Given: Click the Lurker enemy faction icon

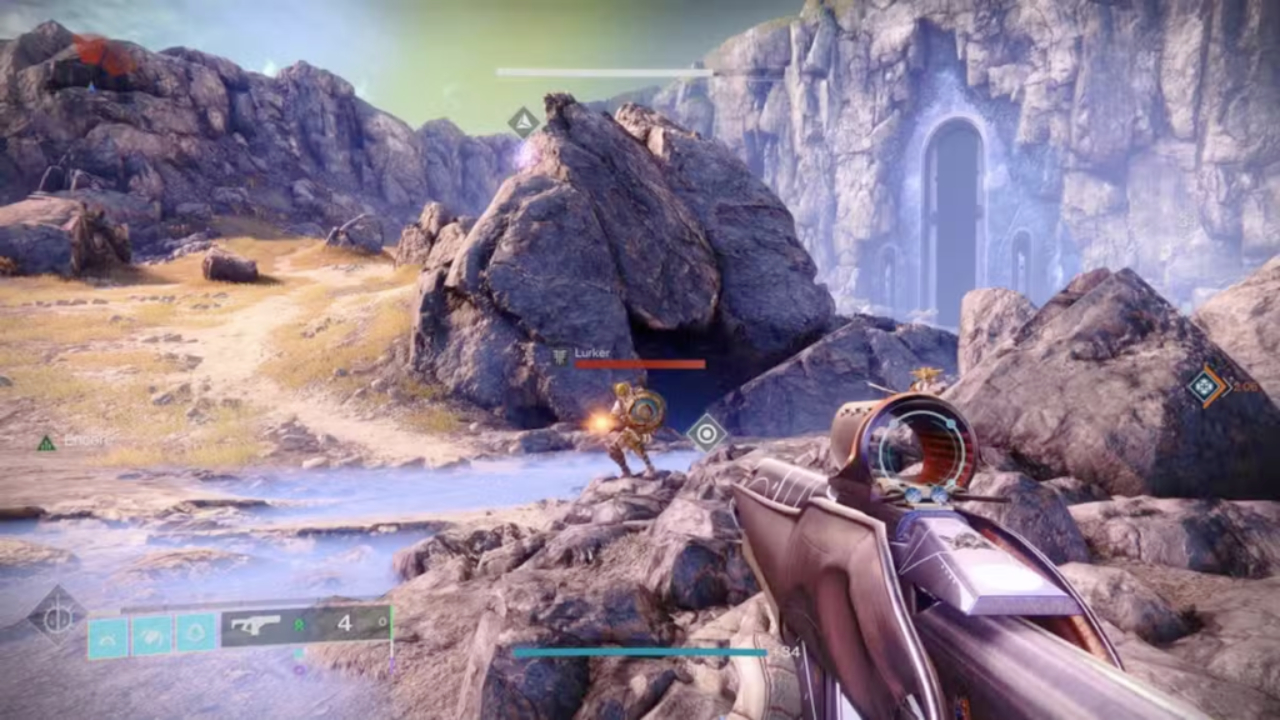Looking at the screenshot, I should click(x=560, y=354).
